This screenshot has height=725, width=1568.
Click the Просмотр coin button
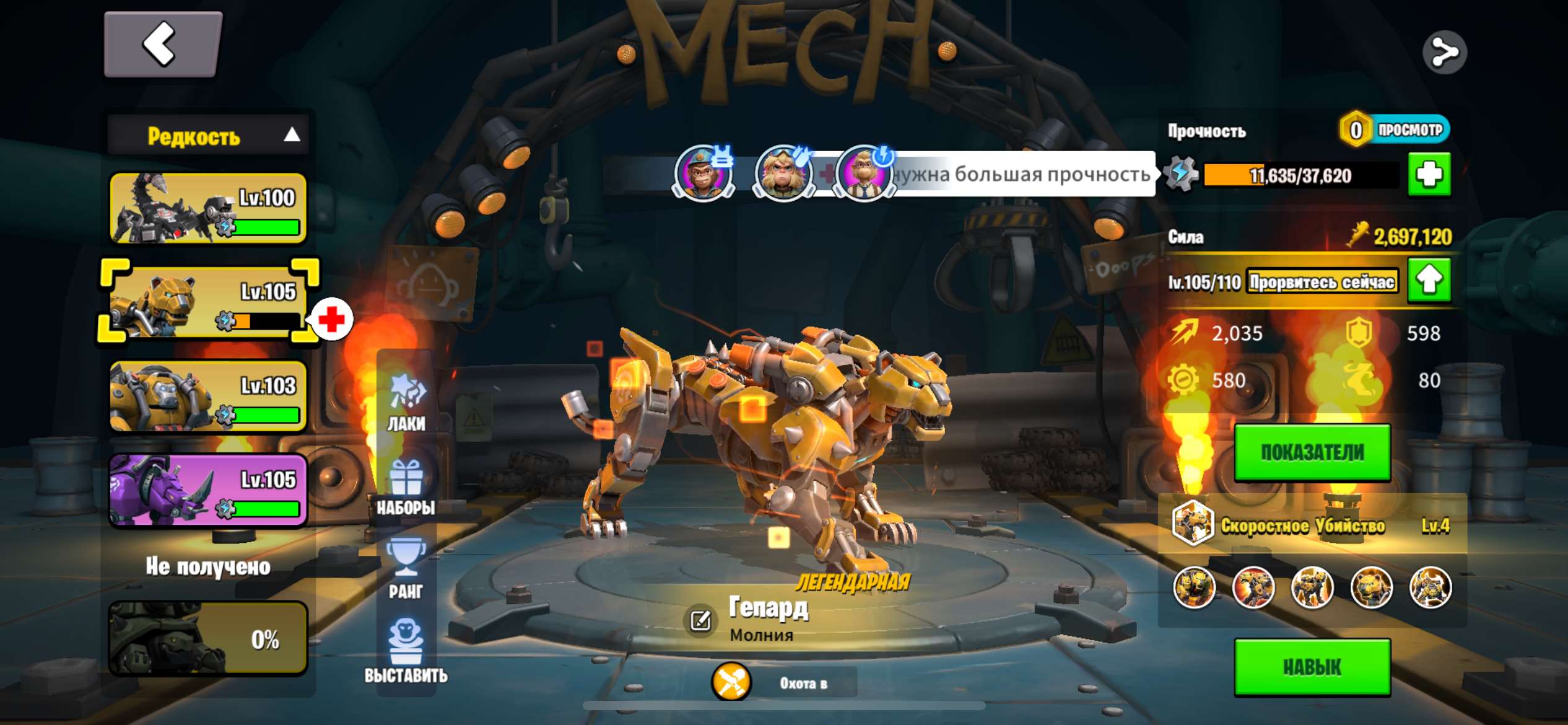click(x=1395, y=130)
